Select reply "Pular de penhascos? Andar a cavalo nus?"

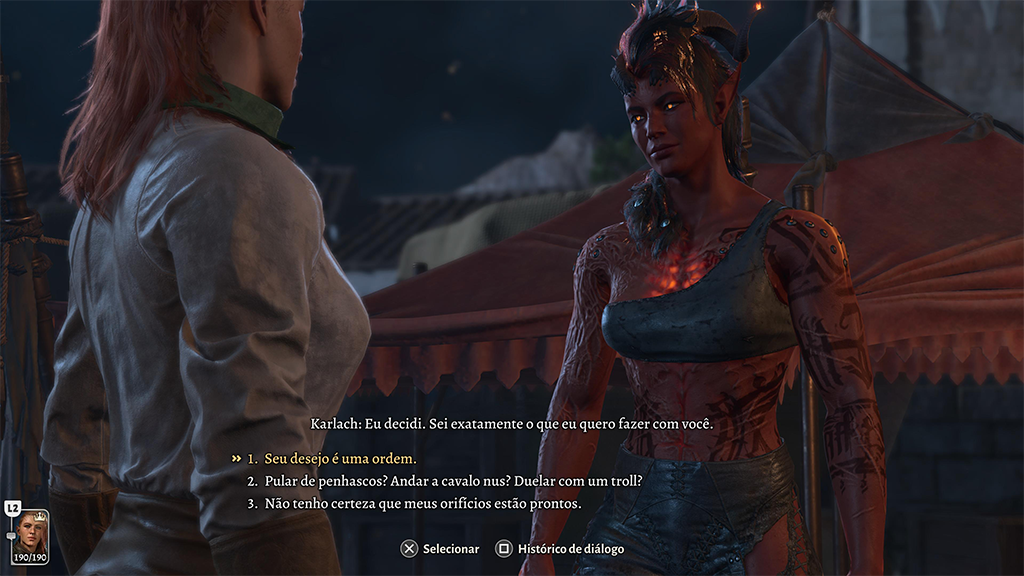tap(452, 481)
